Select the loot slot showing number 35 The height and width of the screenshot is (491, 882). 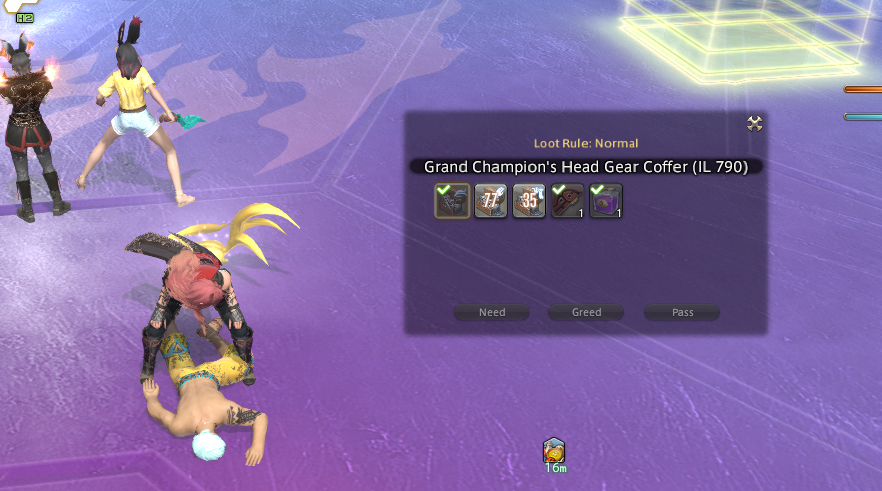(529, 201)
